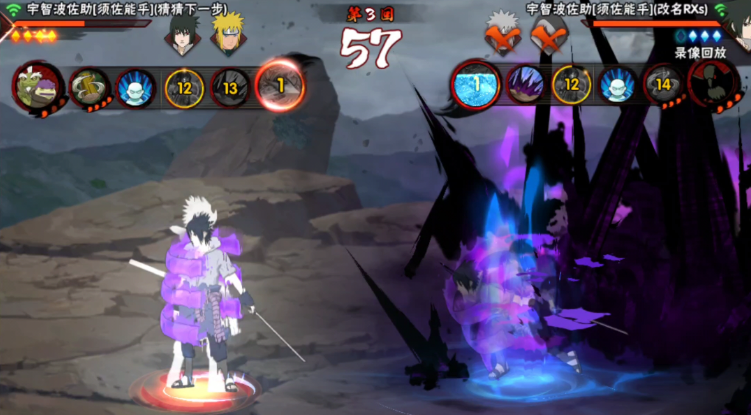Click 改名RXs's skill showing cooldown 12
Viewport: 751px width, 415px height.
pyautogui.click(x=571, y=85)
